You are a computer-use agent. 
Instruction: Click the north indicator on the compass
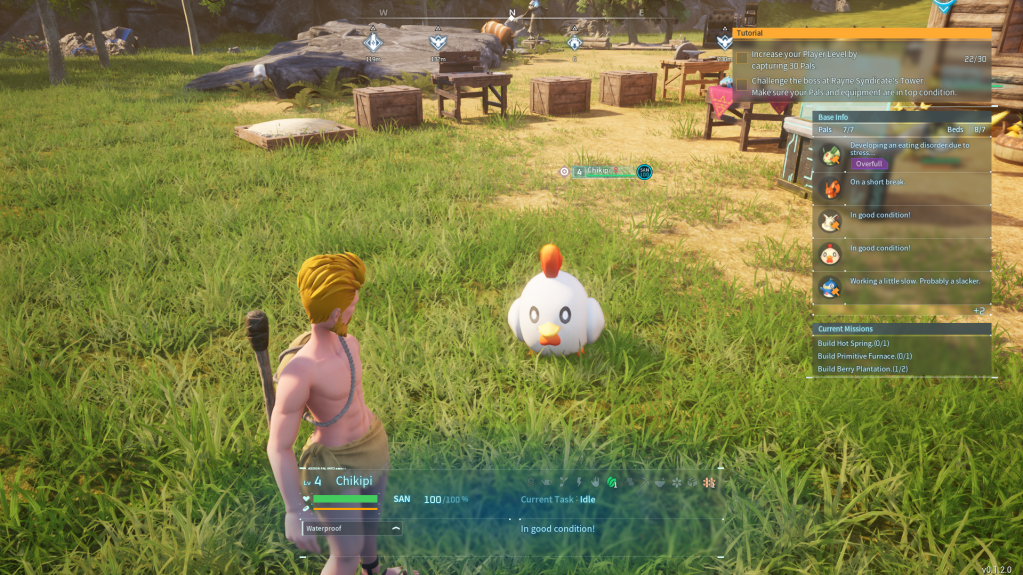[513, 14]
